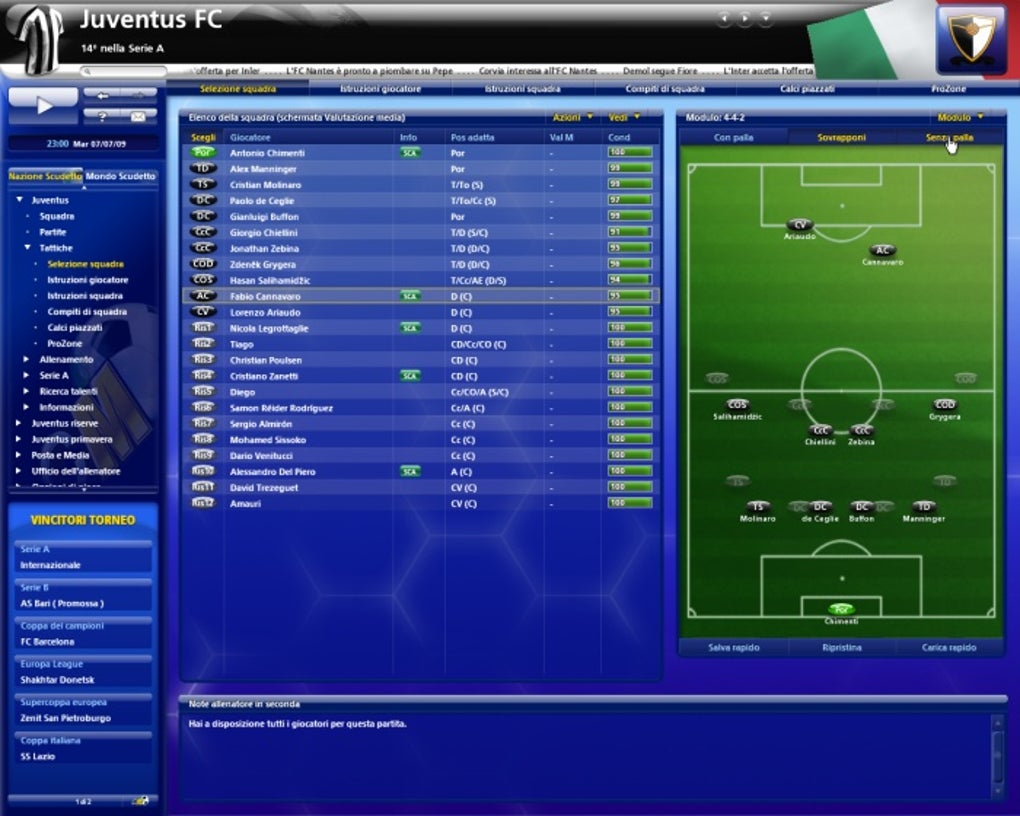Open the Compiti di squadra tab
The height and width of the screenshot is (816, 1020).
(x=665, y=89)
